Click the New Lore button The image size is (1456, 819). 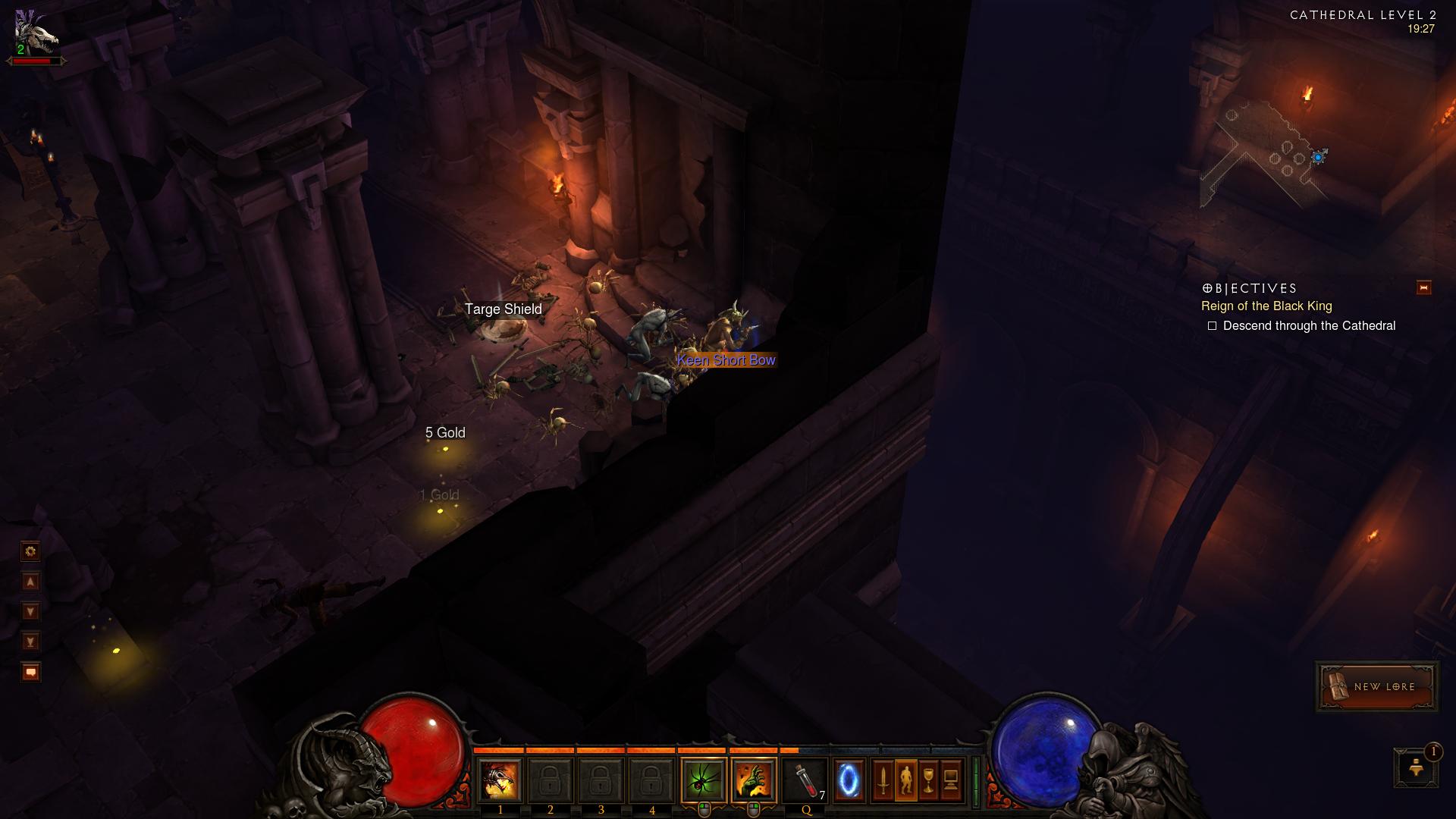coord(1376,686)
